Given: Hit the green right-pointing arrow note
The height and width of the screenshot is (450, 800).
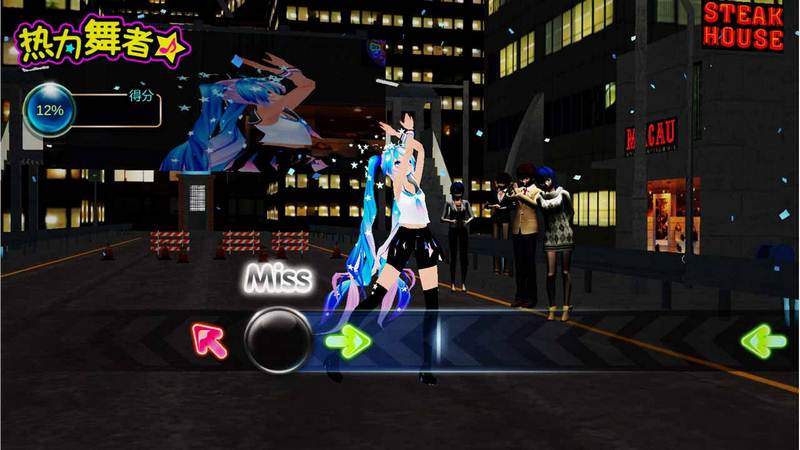Looking at the screenshot, I should [348, 341].
